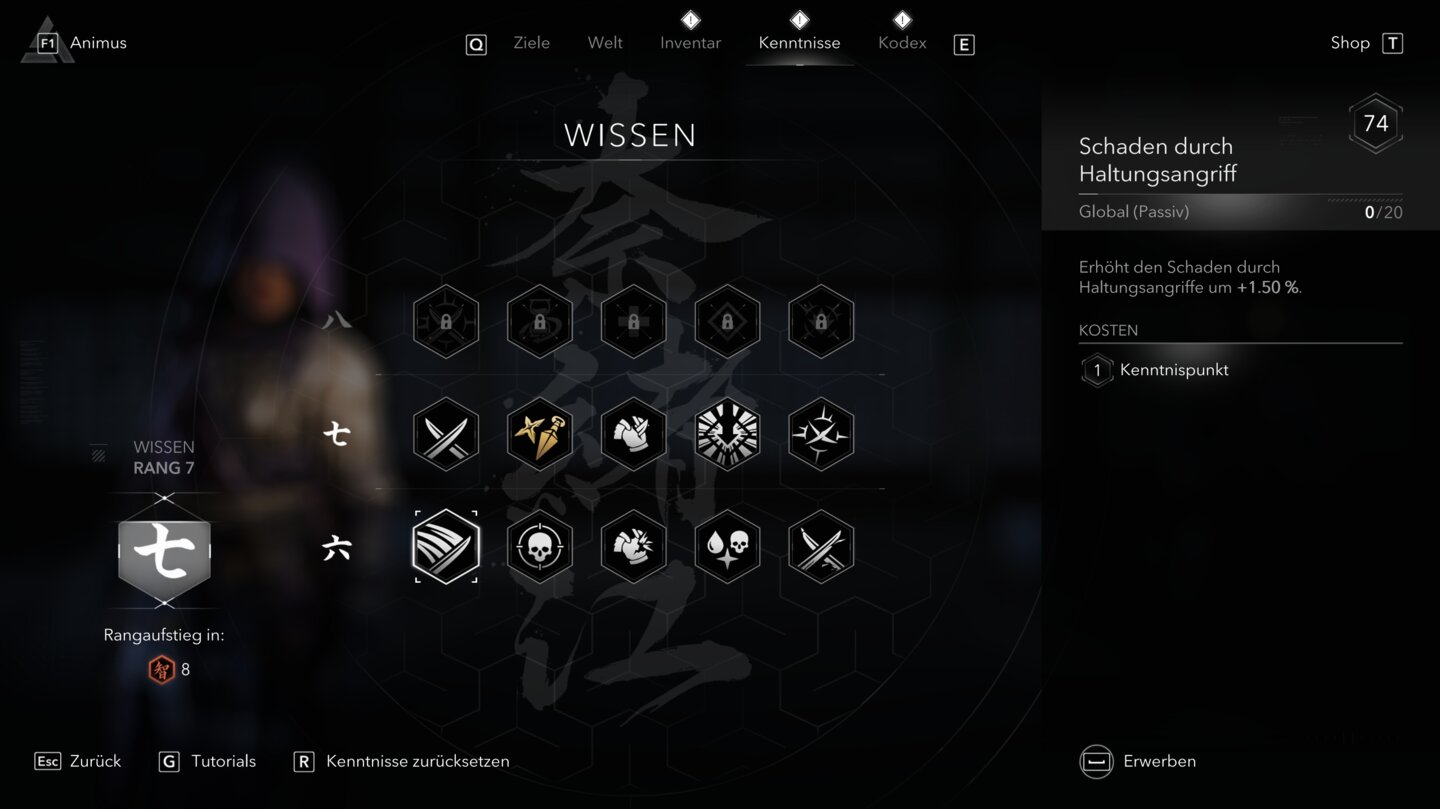Select the Kenntnisse tab
1440x809 pixels.
tap(799, 43)
